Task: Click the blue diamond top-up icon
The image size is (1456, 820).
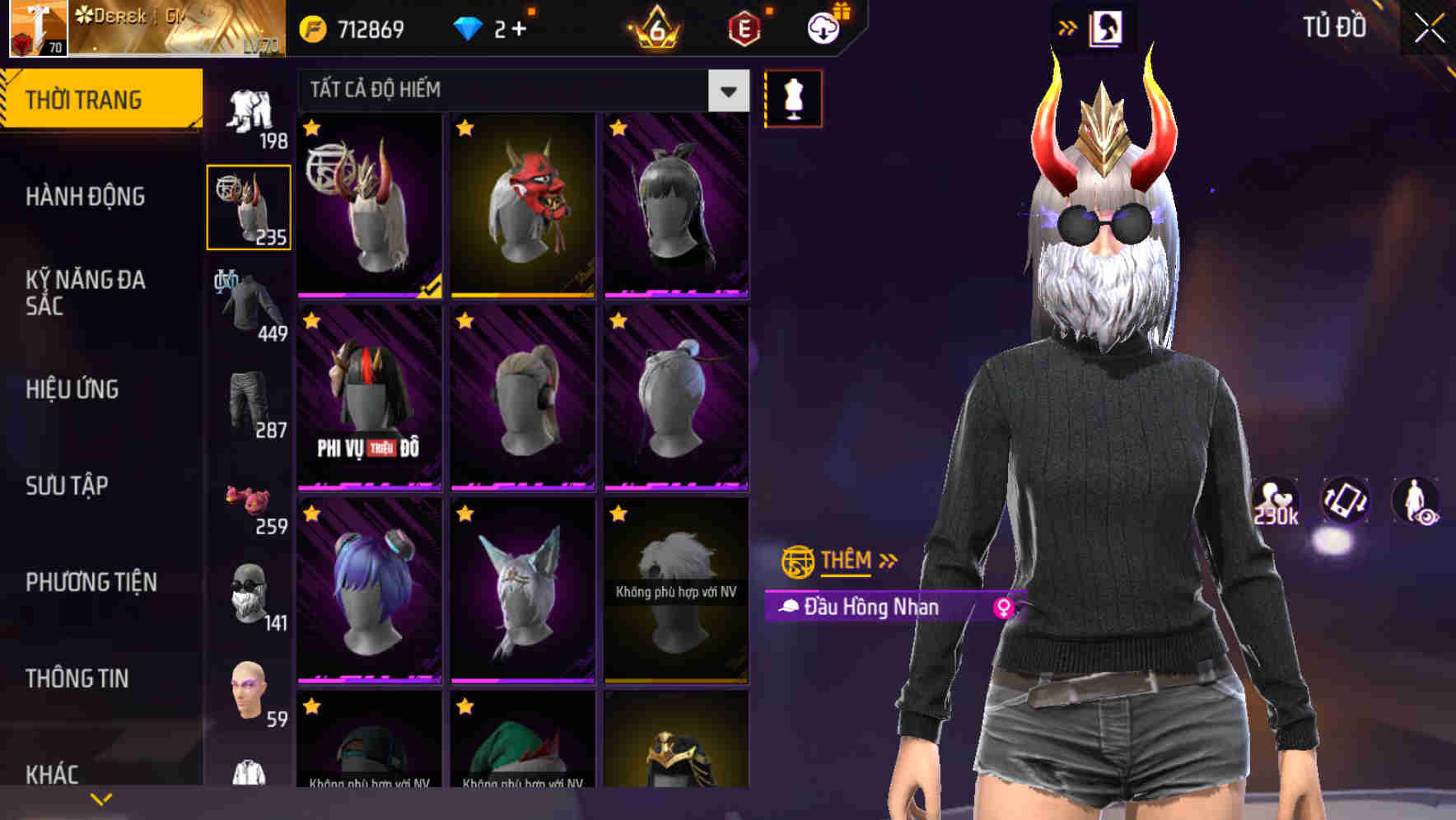Action: click(x=469, y=26)
